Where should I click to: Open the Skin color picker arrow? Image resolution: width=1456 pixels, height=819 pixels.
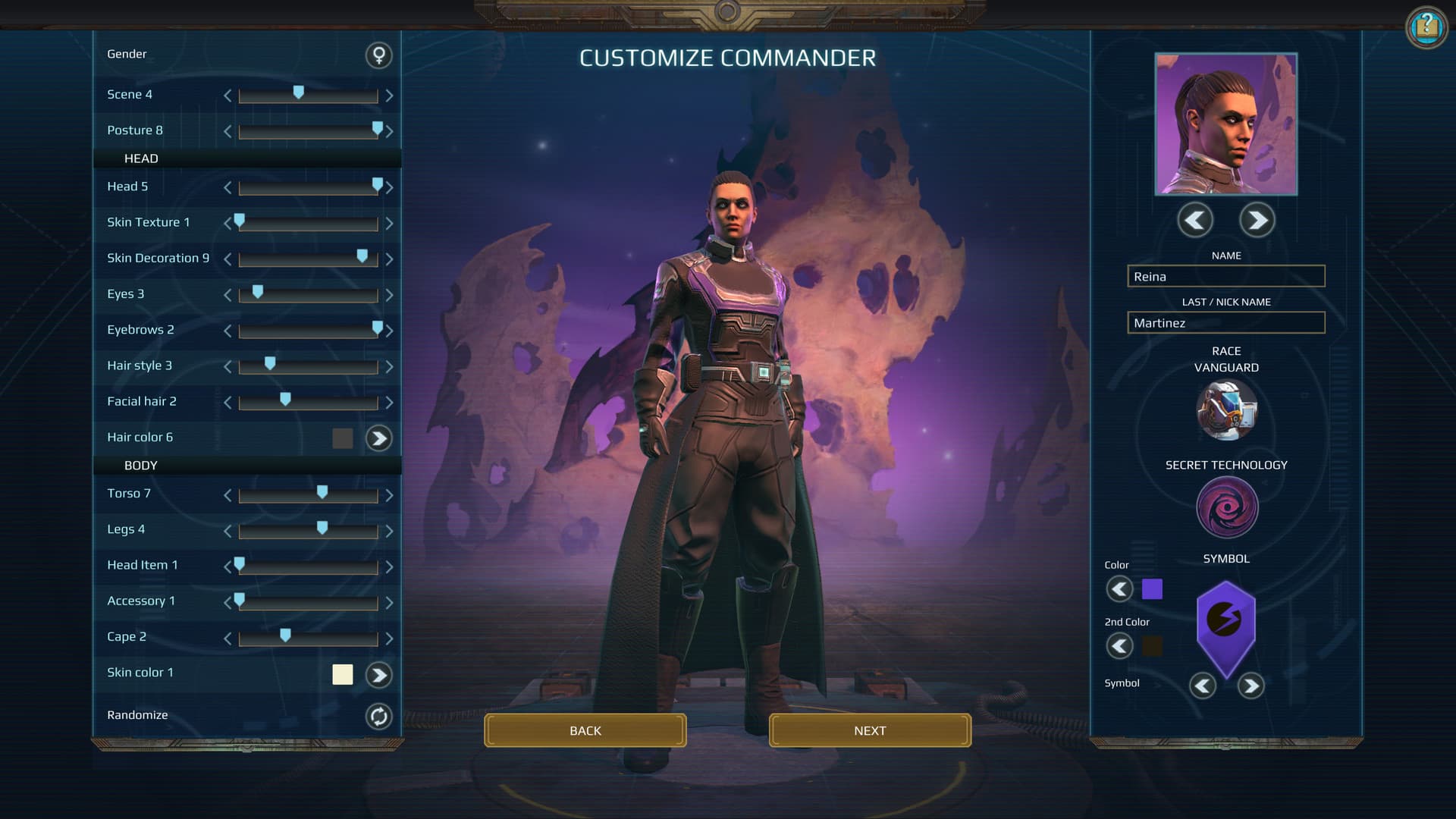378,675
